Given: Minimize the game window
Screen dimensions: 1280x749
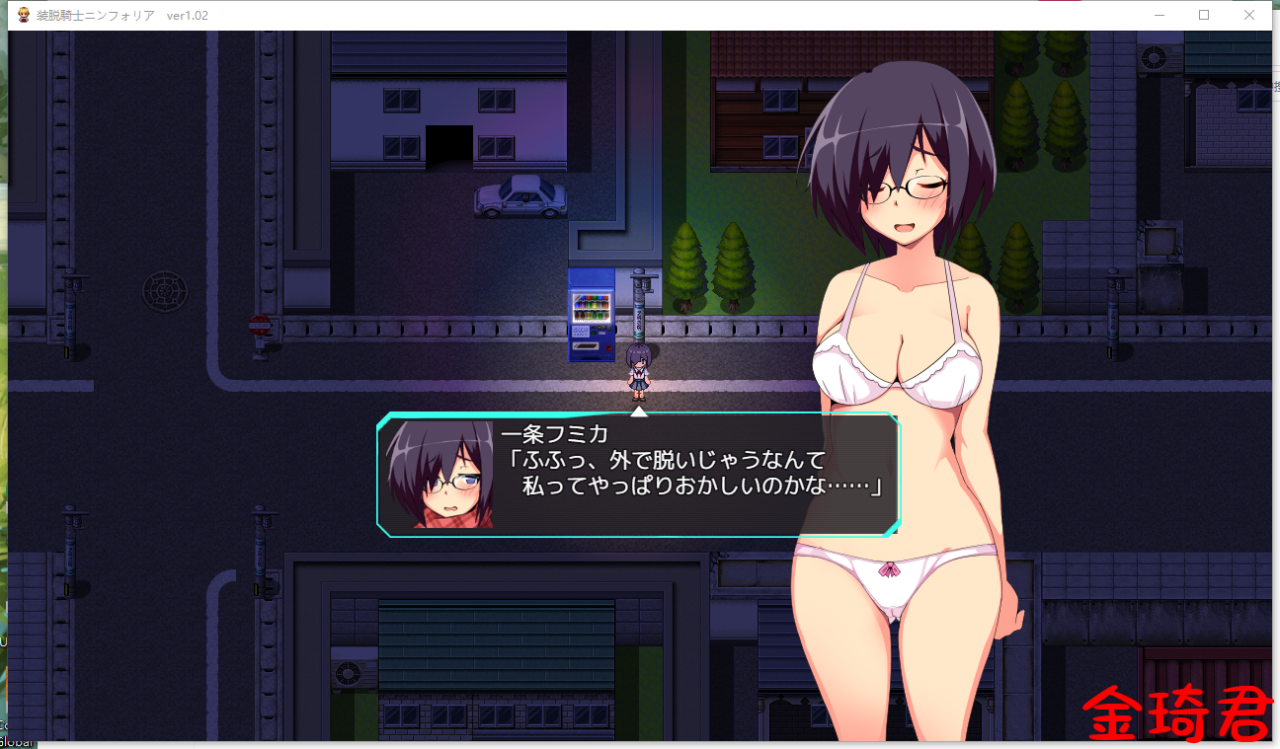Looking at the screenshot, I should [x=1160, y=15].
